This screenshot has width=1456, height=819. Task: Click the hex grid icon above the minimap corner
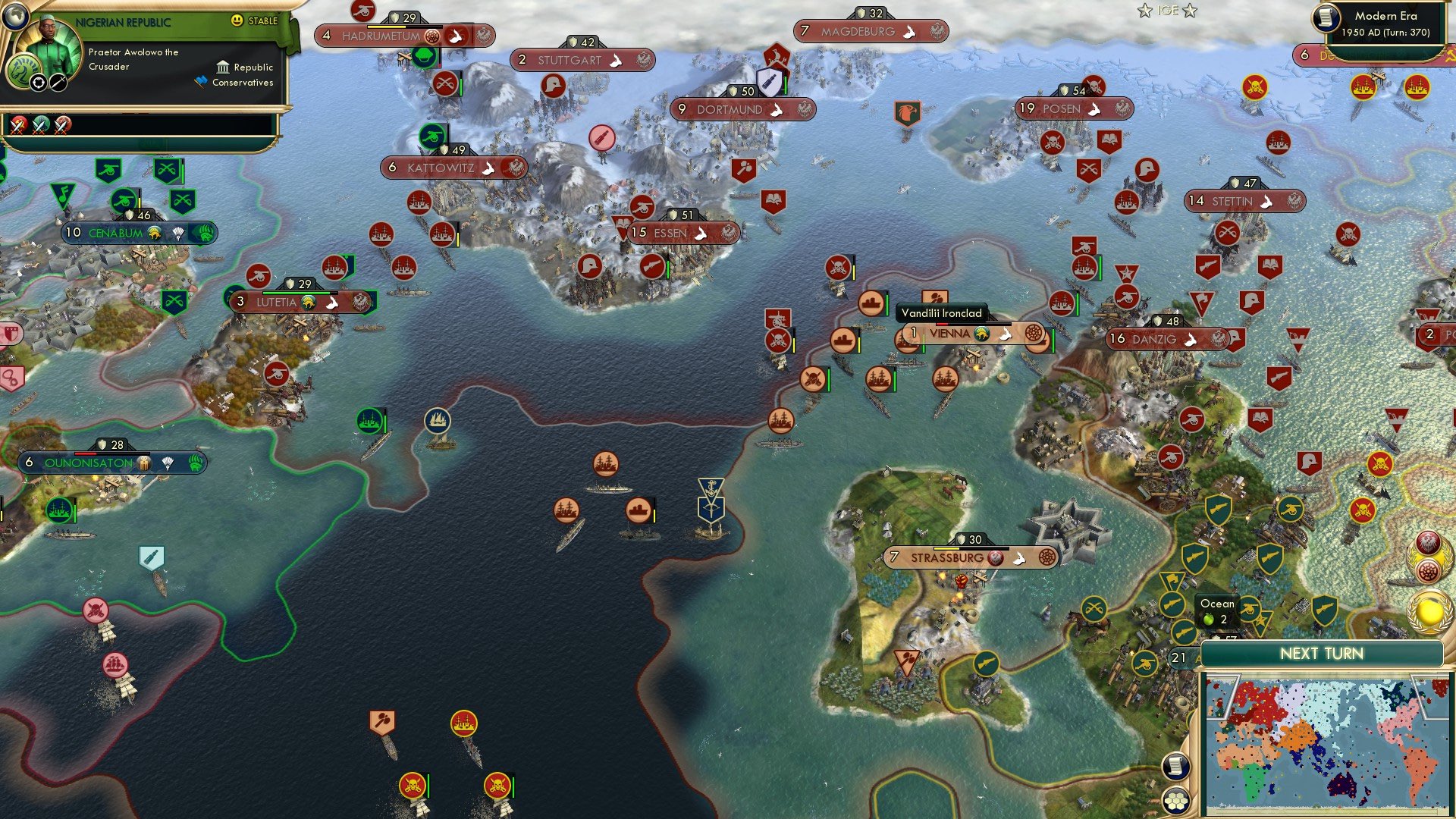[x=1175, y=801]
